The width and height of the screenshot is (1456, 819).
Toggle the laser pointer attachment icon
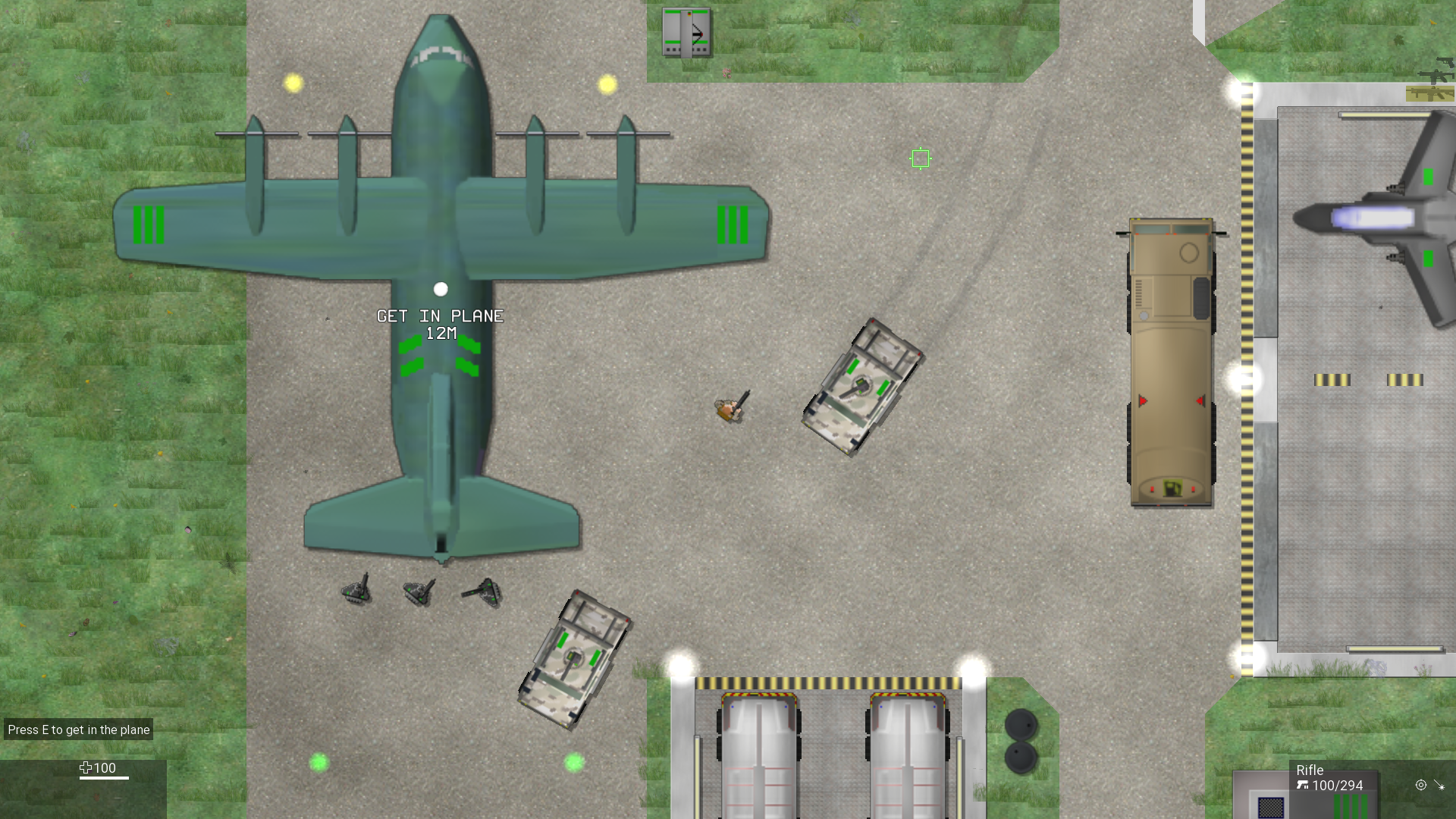point(1439,786)
